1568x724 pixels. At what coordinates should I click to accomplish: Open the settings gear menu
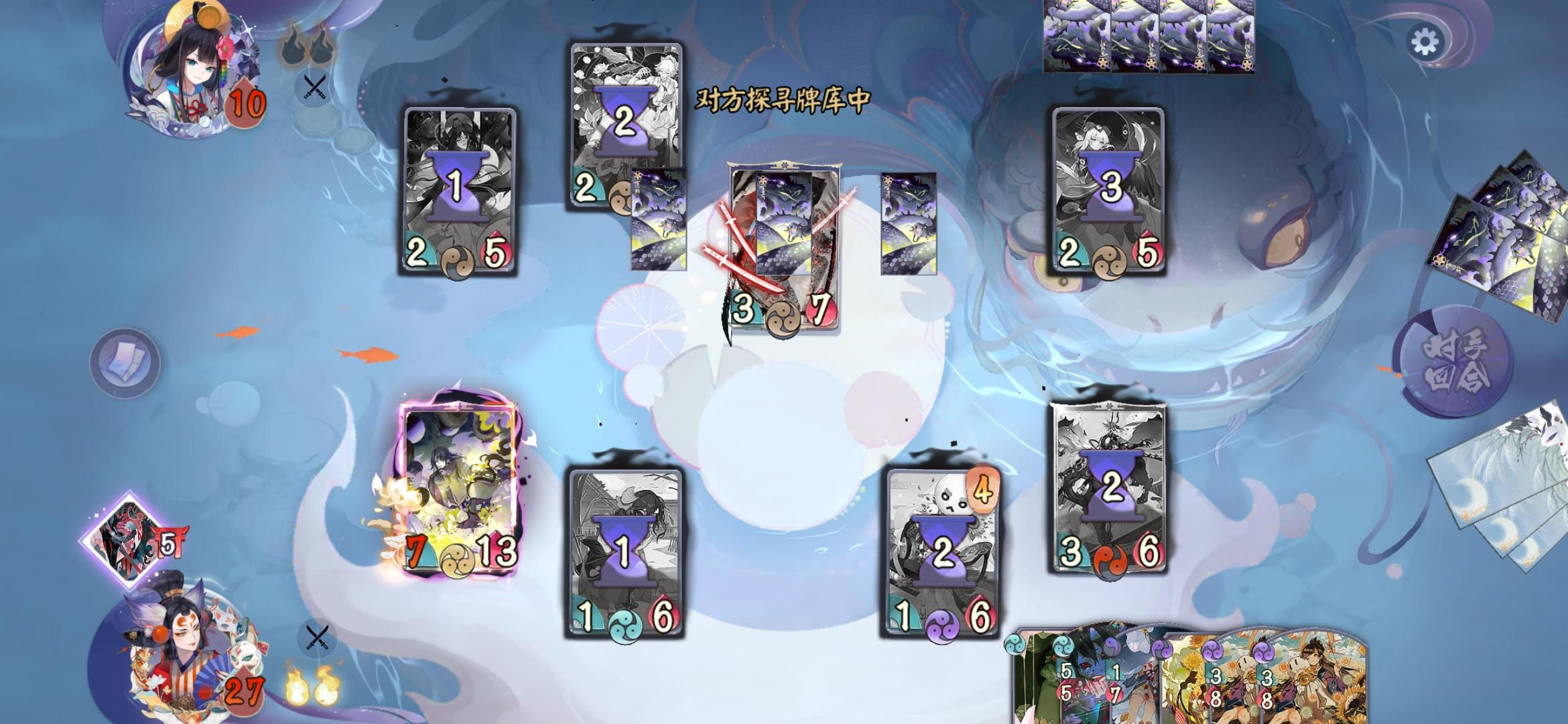click(x=1426, y=42)
